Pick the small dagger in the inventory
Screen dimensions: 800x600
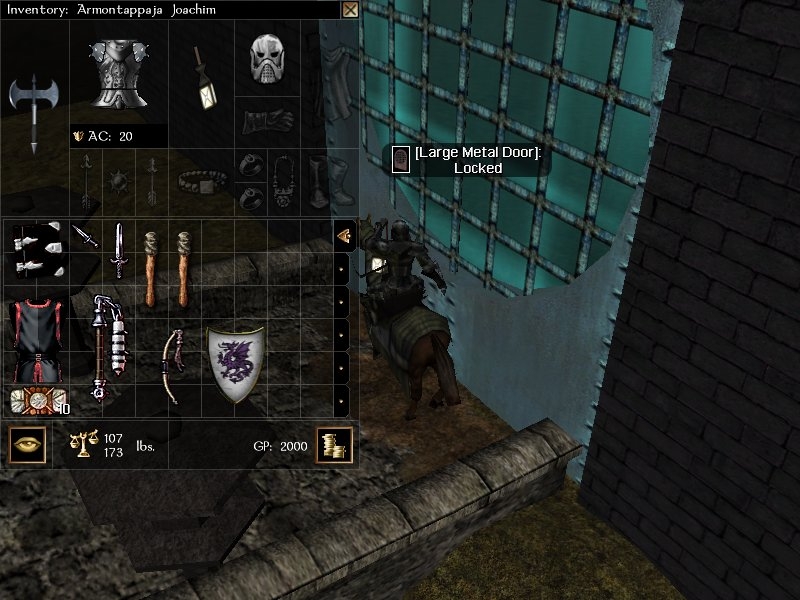[85, 237]
